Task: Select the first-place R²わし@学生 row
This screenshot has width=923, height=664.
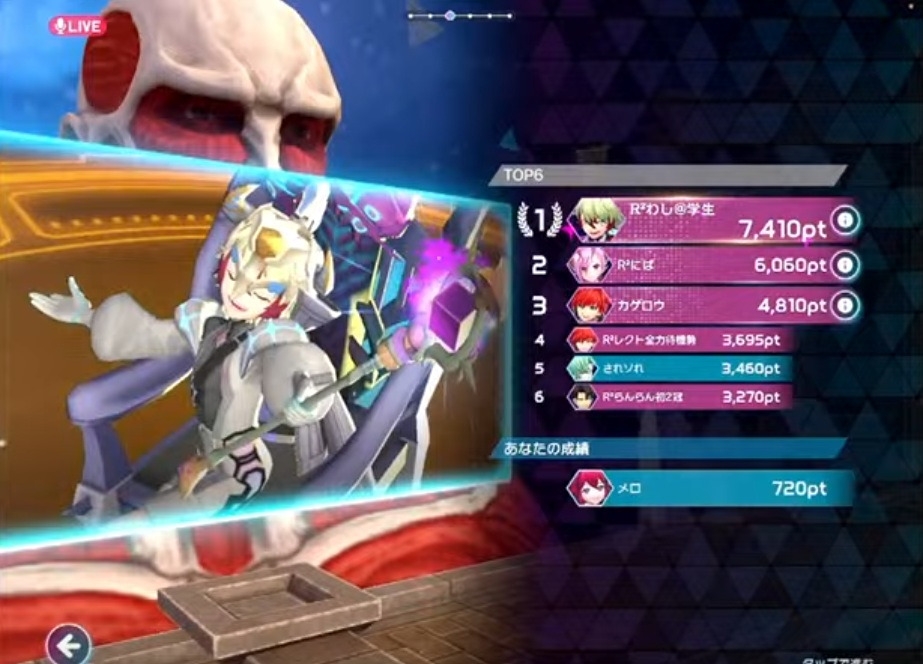Action: (700, 221)
